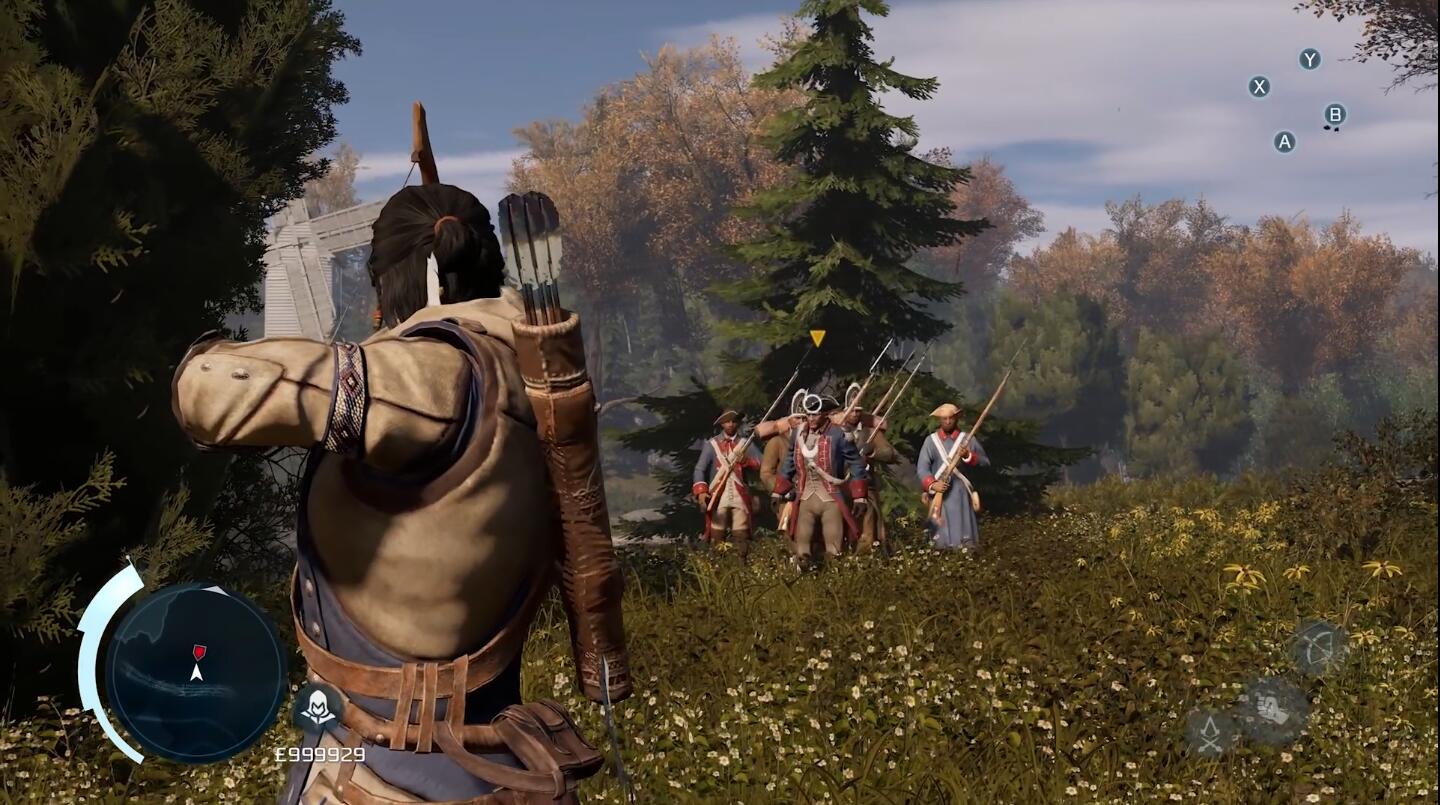Image resolution: width=1440 pixels, height=805 pixels.
Task: Select the red shield marker on minimap
Action: 199,652
